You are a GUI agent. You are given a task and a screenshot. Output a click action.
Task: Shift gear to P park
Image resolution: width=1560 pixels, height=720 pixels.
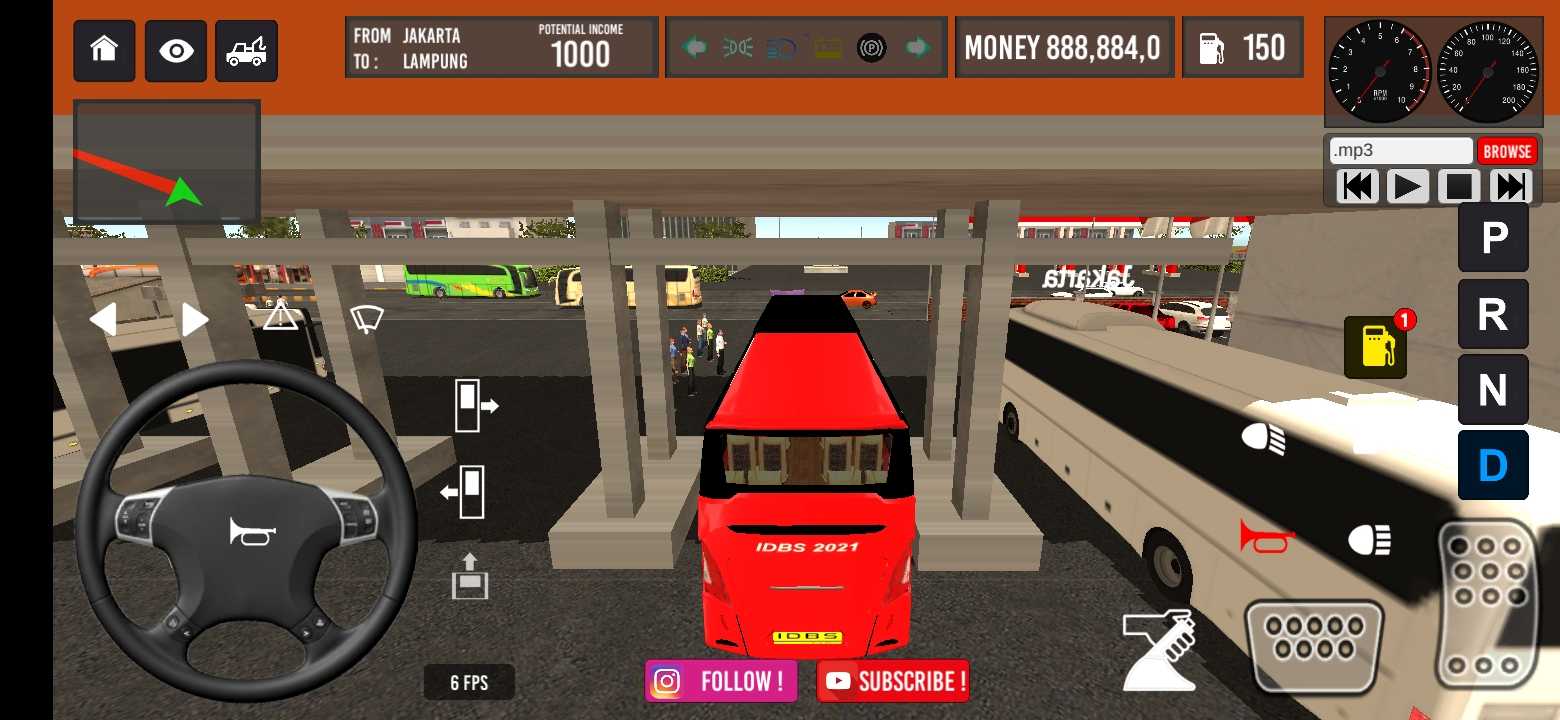pyautogui.click(x=1493, y=238)
